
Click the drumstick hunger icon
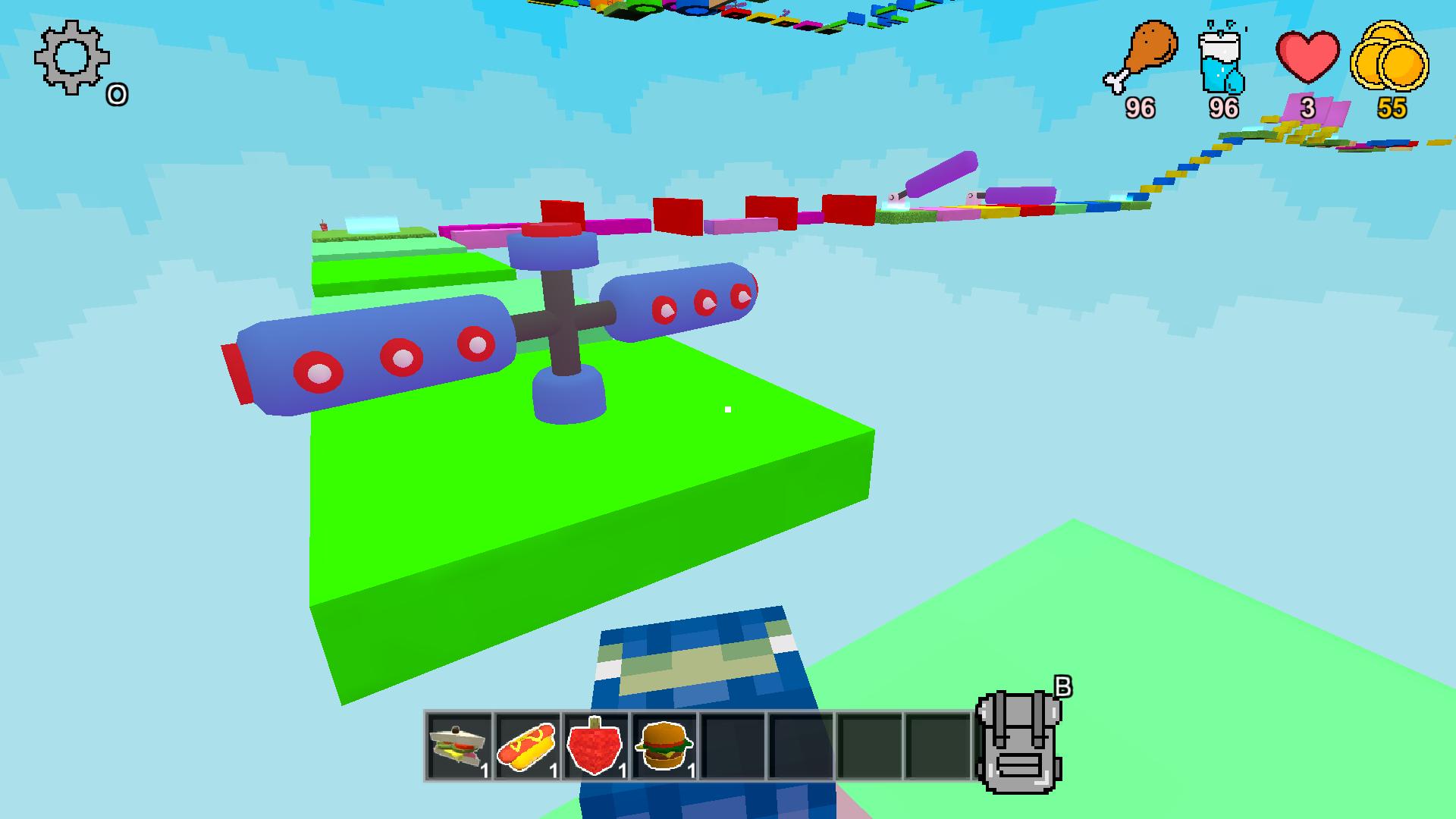click(1141, 55)
